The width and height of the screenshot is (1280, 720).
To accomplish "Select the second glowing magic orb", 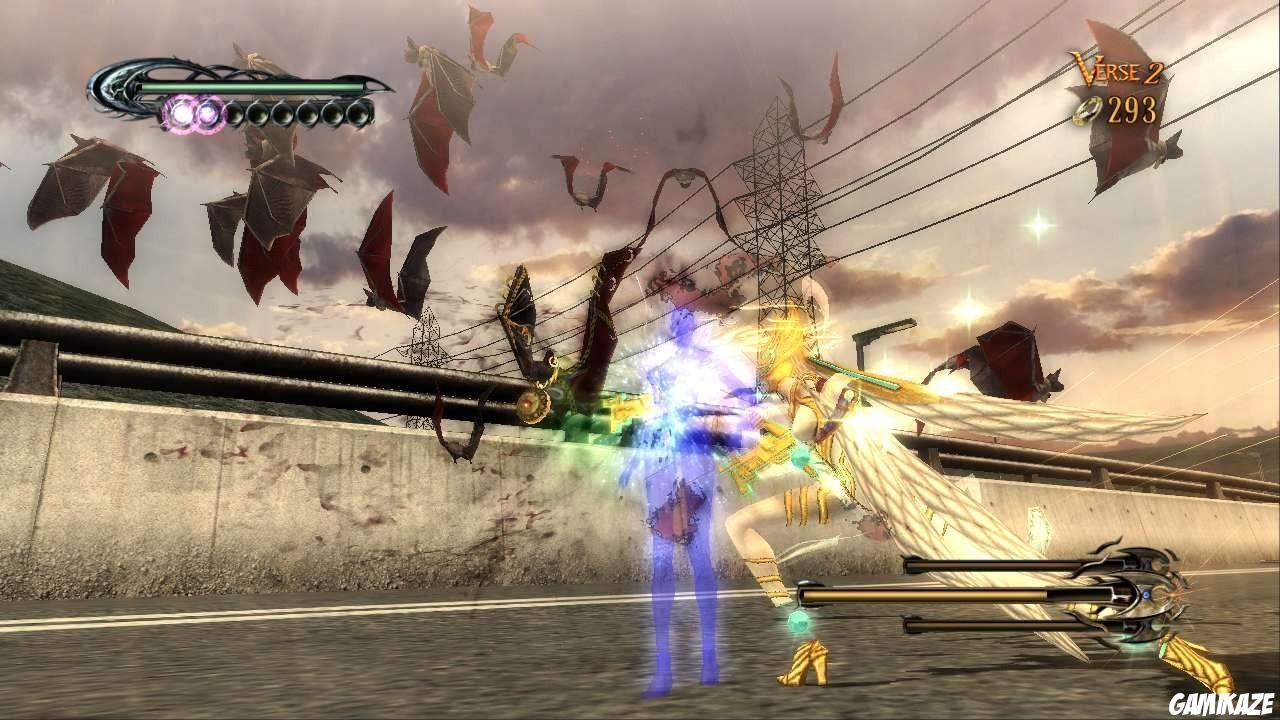I will (x=208, y=111).
